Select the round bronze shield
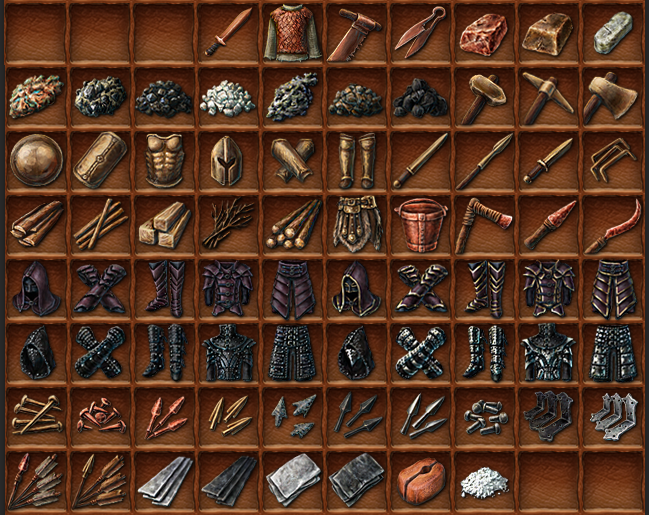The height and width of the screenshot is (515, 649). 36,160
